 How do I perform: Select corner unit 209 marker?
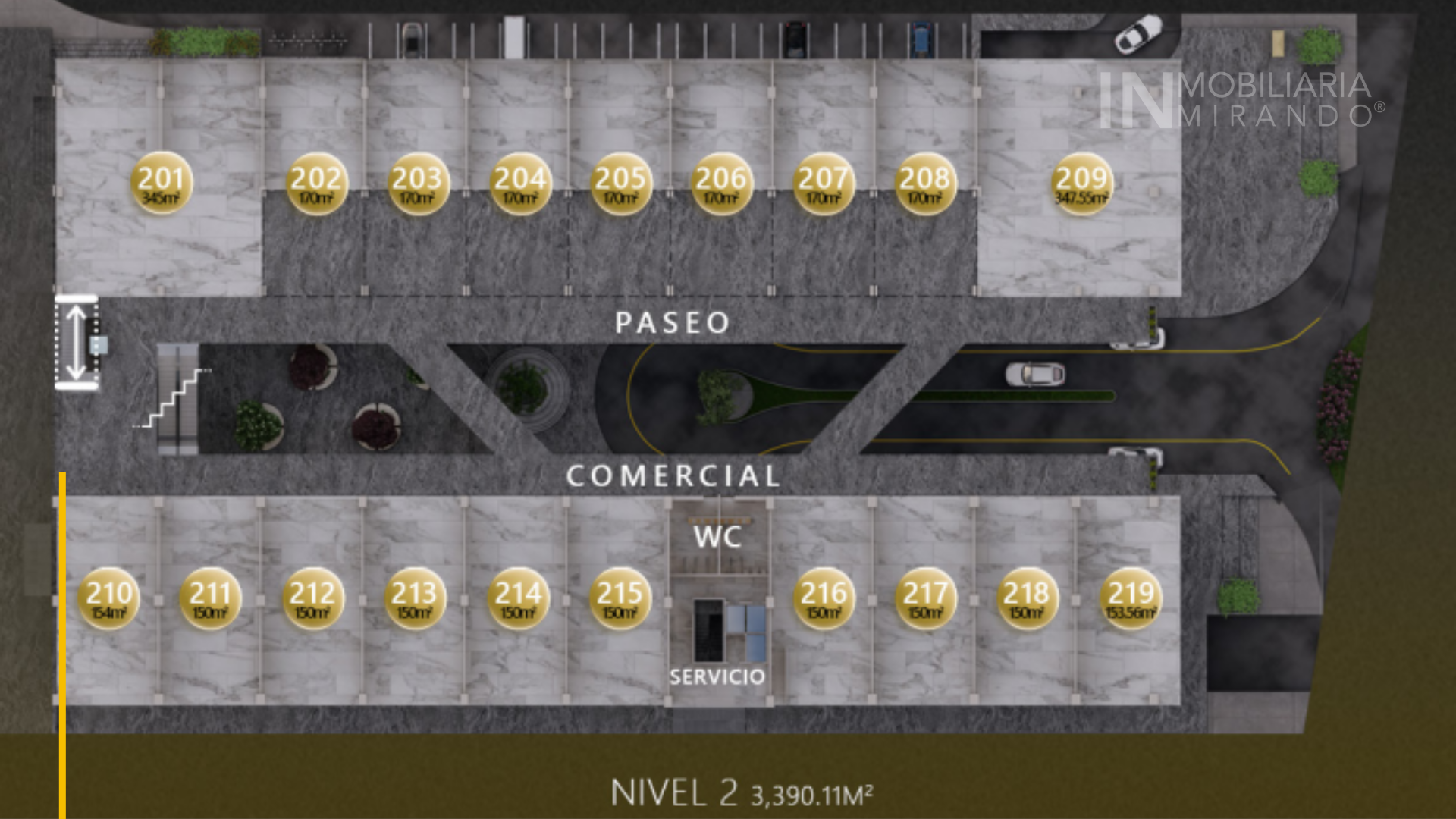(1082, 184)
